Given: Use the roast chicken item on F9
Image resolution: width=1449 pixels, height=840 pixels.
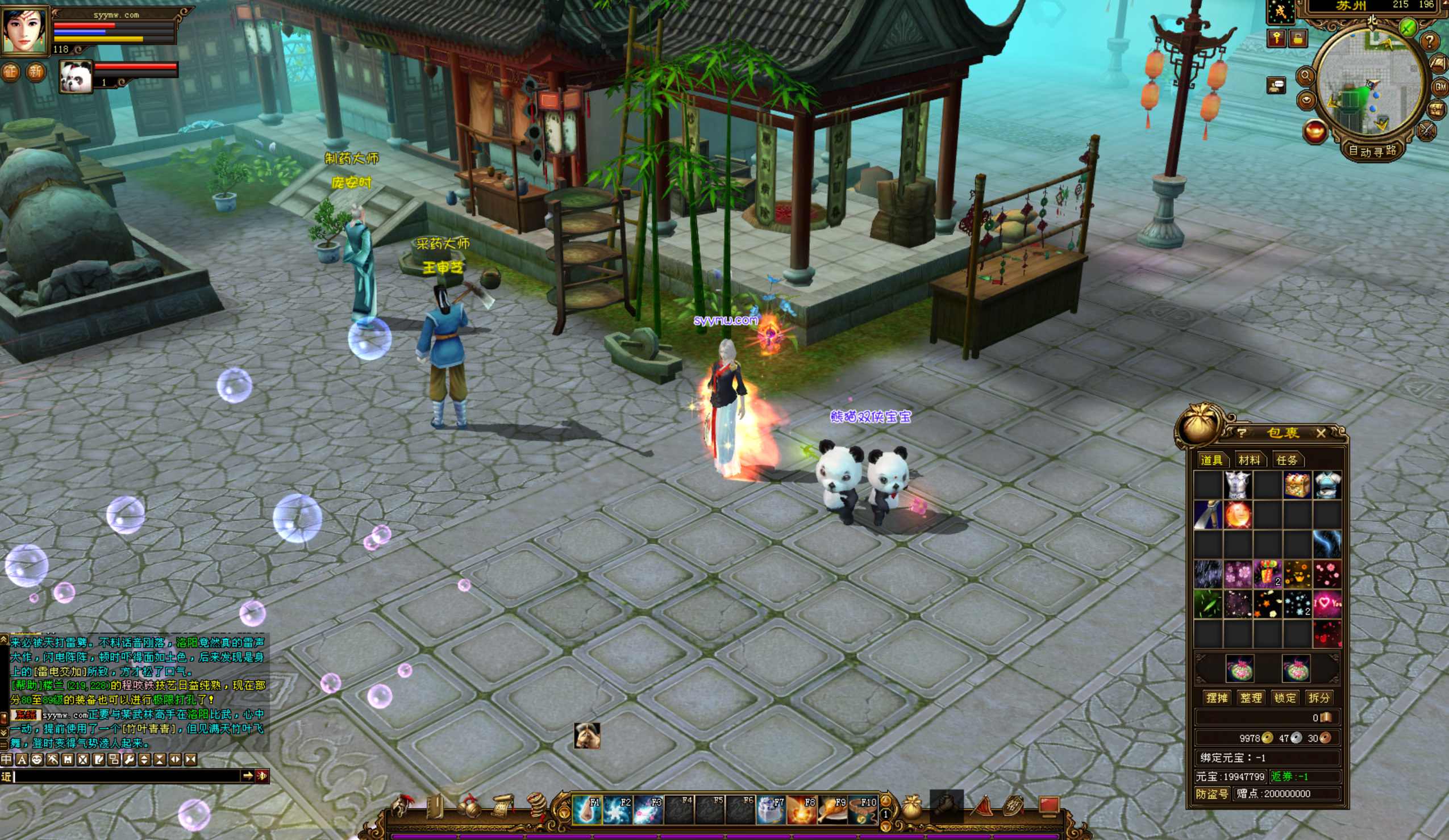Looking at the screenshot, I should tap(831, 809).
